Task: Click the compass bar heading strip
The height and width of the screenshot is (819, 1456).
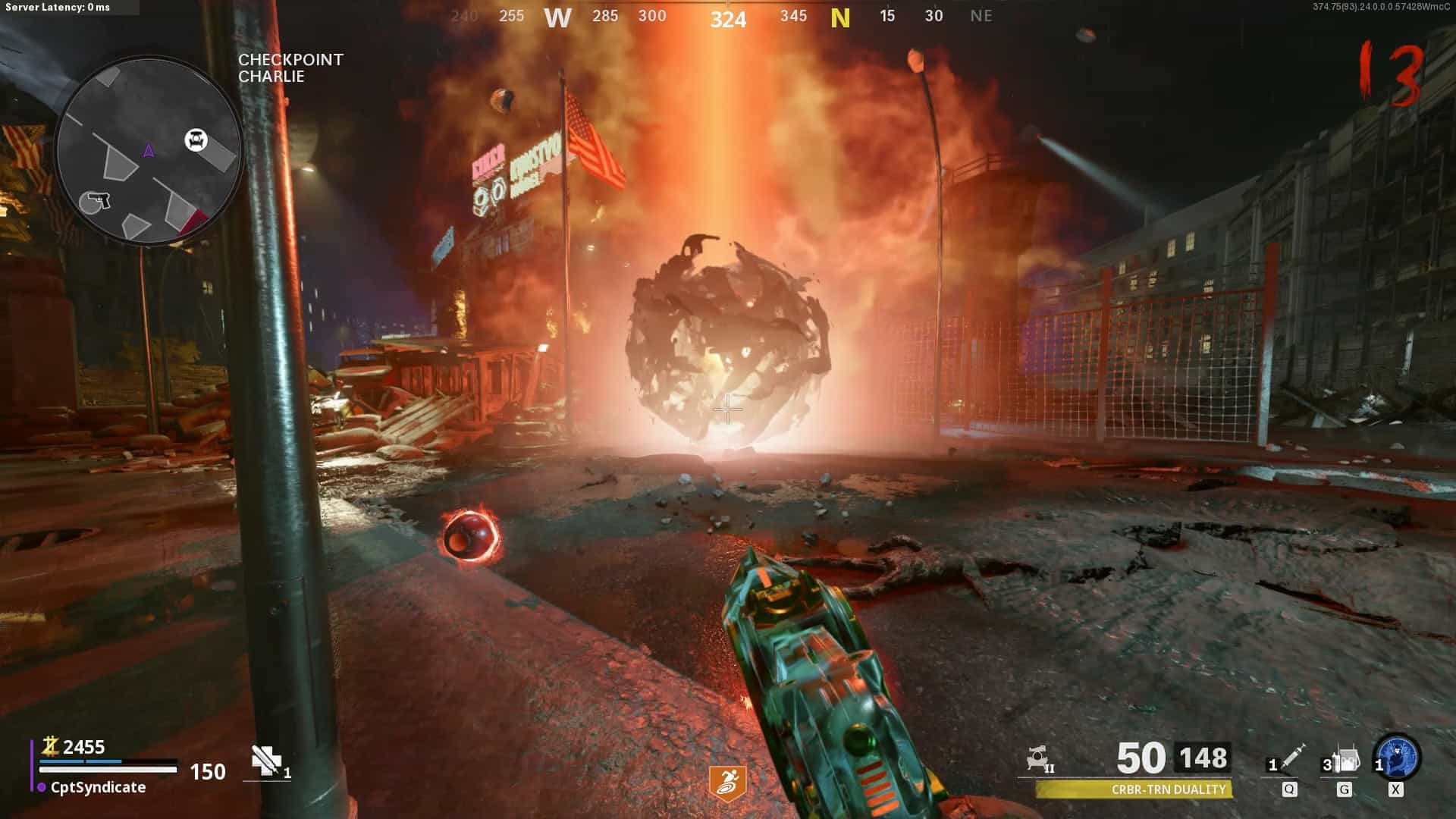Action: (x=726, y=17)
